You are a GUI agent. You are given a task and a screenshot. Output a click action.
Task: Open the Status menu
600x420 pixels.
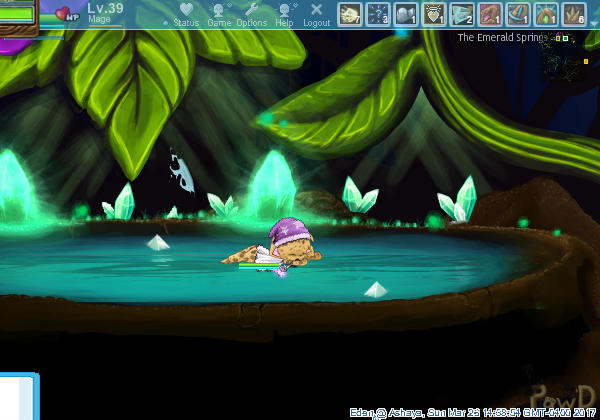186,13
